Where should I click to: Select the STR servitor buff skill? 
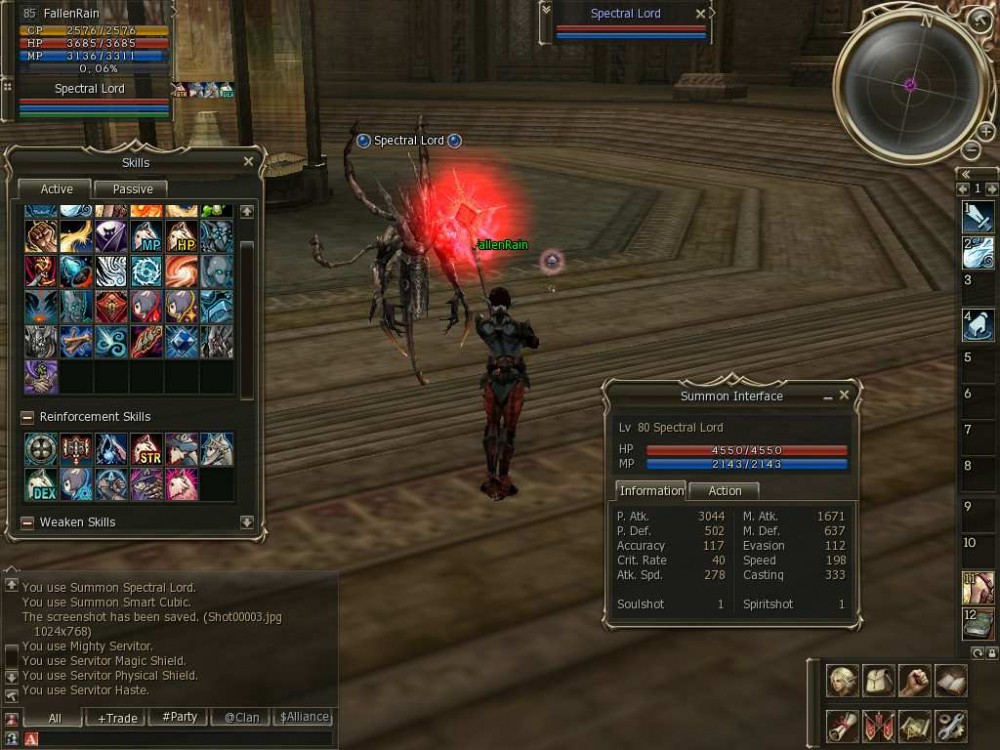tap(147, 450)
